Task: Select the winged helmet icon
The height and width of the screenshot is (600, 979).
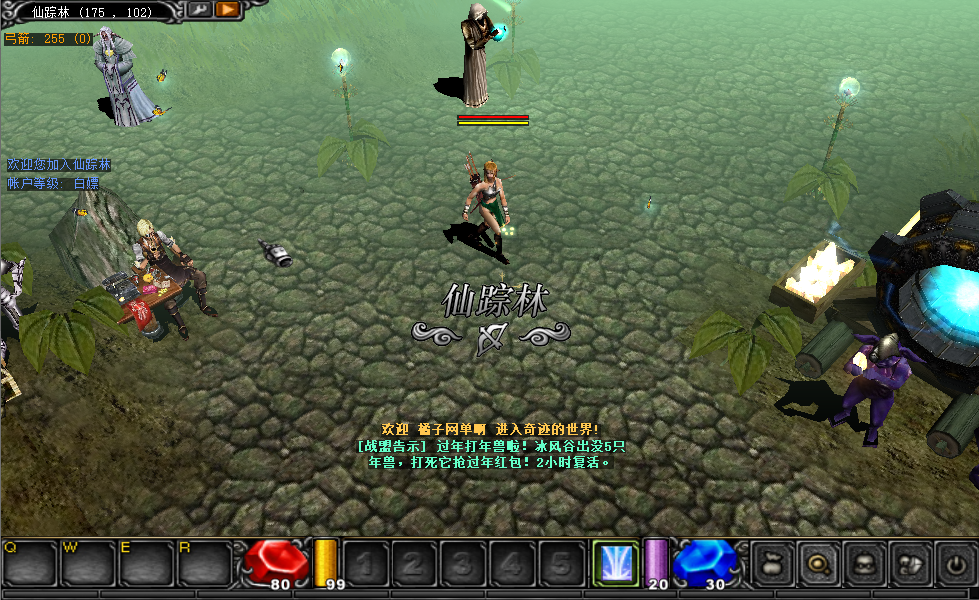Action: [x=909, y=564]
